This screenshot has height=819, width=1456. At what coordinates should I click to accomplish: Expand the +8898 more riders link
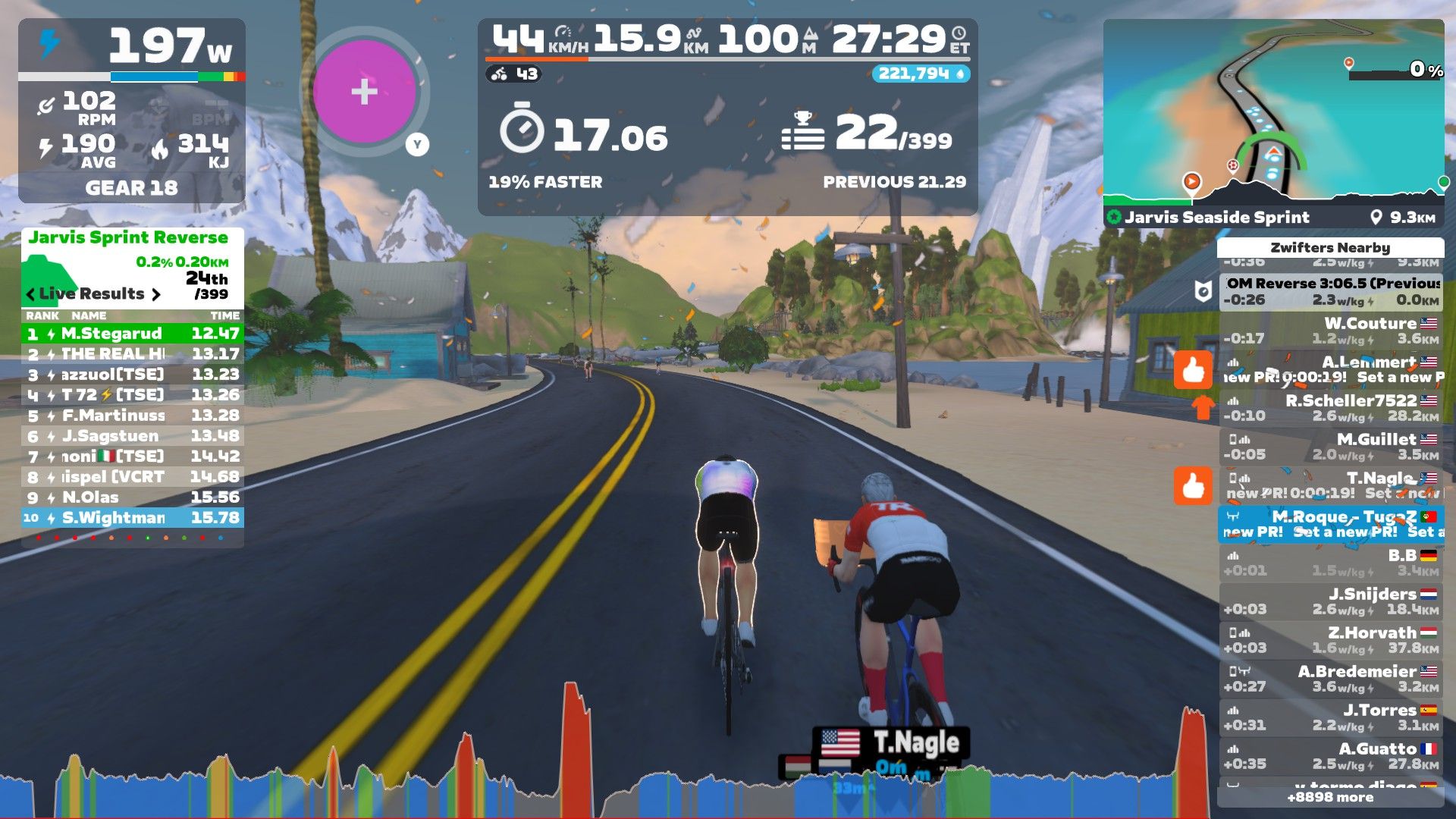click(x=1330, y=797)
